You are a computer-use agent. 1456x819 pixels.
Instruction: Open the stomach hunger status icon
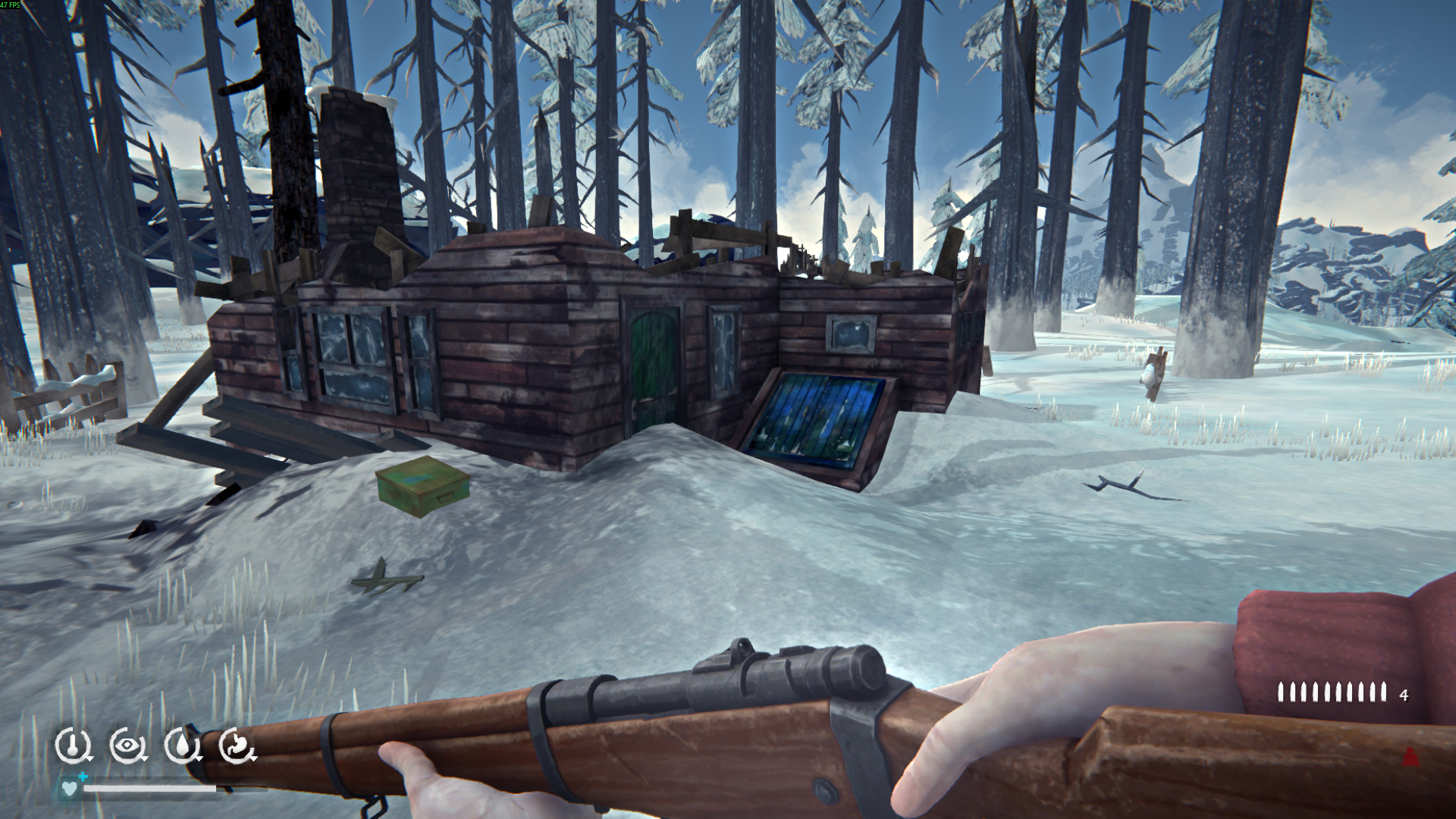(237, 745)
